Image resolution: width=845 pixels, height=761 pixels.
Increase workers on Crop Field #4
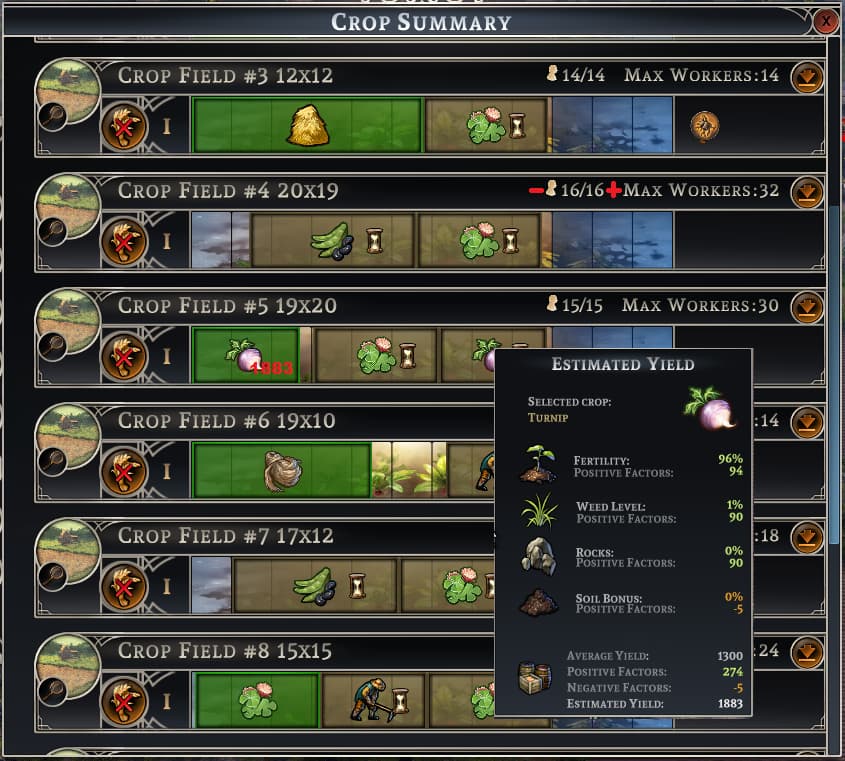tap(613, 190)
